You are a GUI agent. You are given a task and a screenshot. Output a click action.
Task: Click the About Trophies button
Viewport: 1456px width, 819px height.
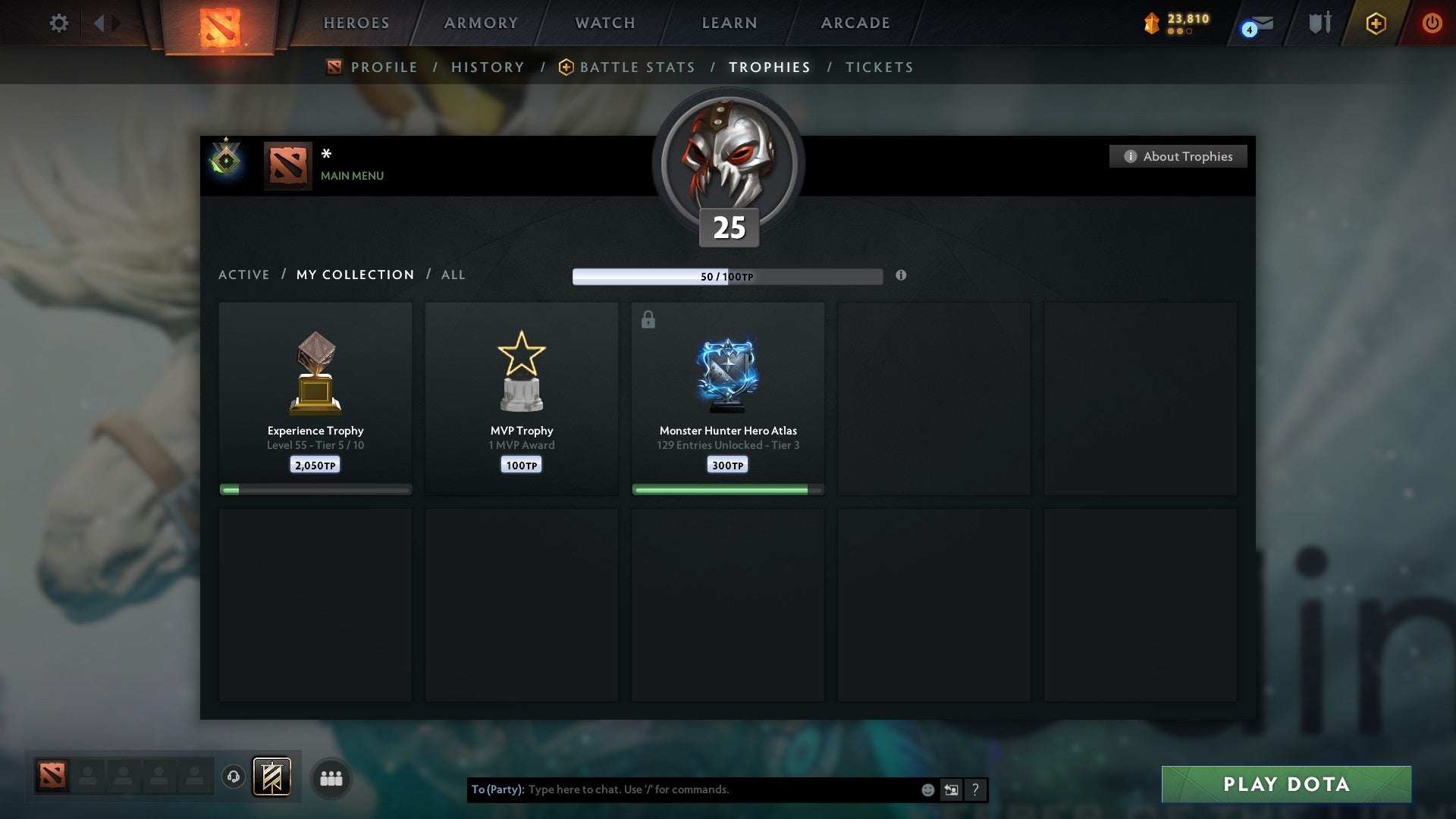tap(1178, 156)
